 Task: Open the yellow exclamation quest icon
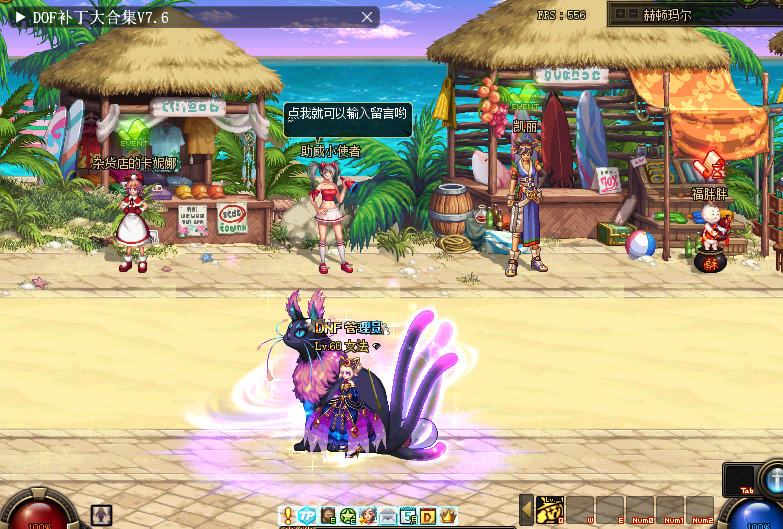[x=289, y=516]
